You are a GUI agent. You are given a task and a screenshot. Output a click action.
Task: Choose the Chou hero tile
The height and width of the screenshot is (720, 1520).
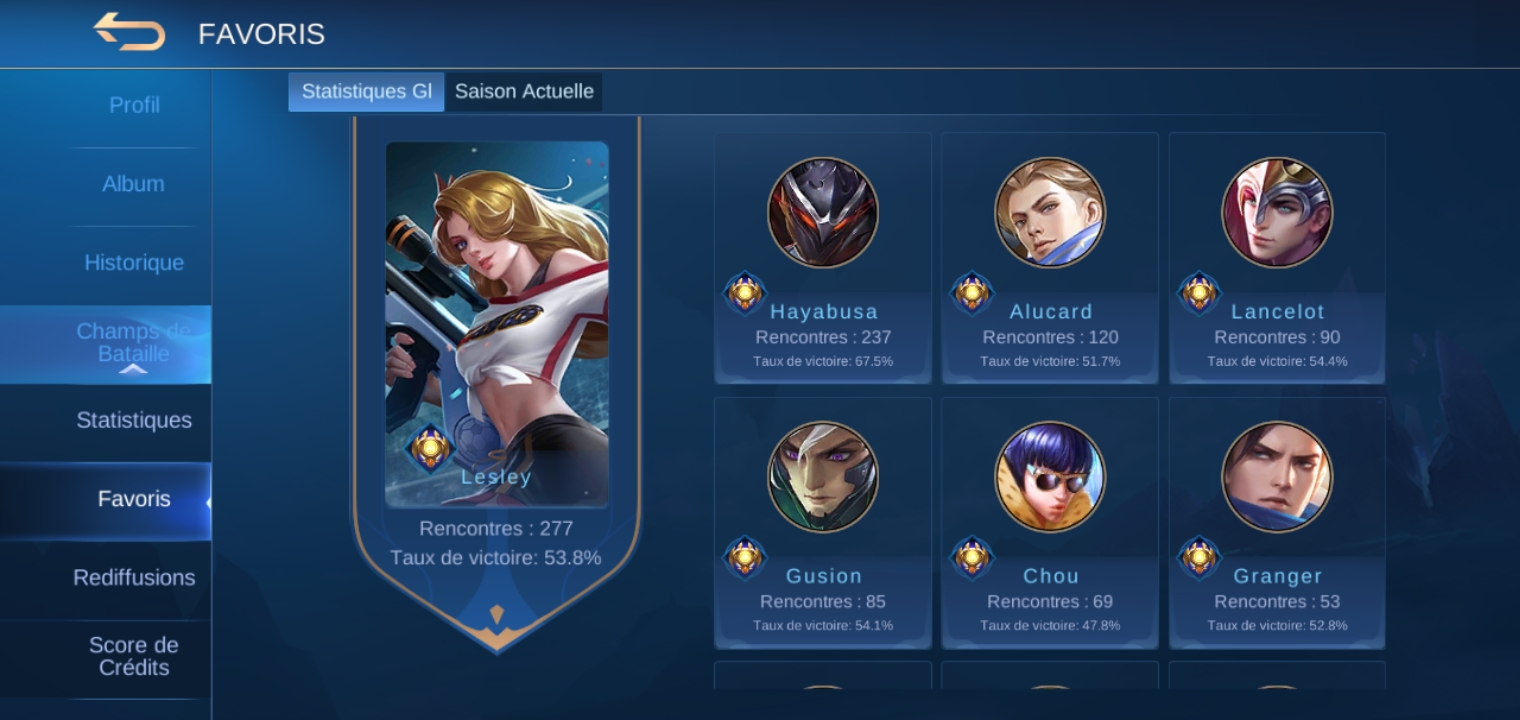(x=1050, y=522)
